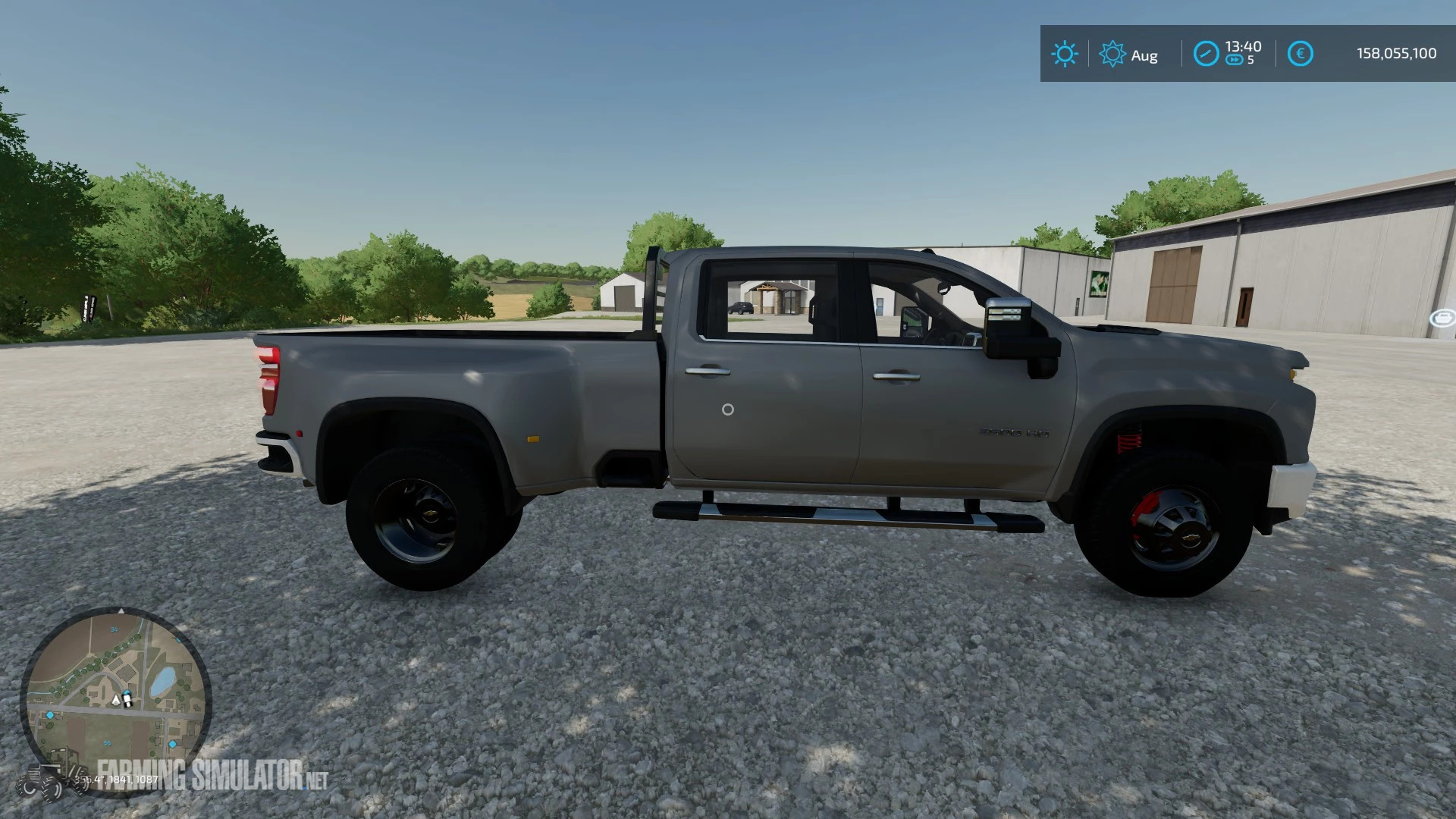Screen dimensions: 1456x819
Task: Click the white truck icon on the minimap
Action: coord(127,699)
